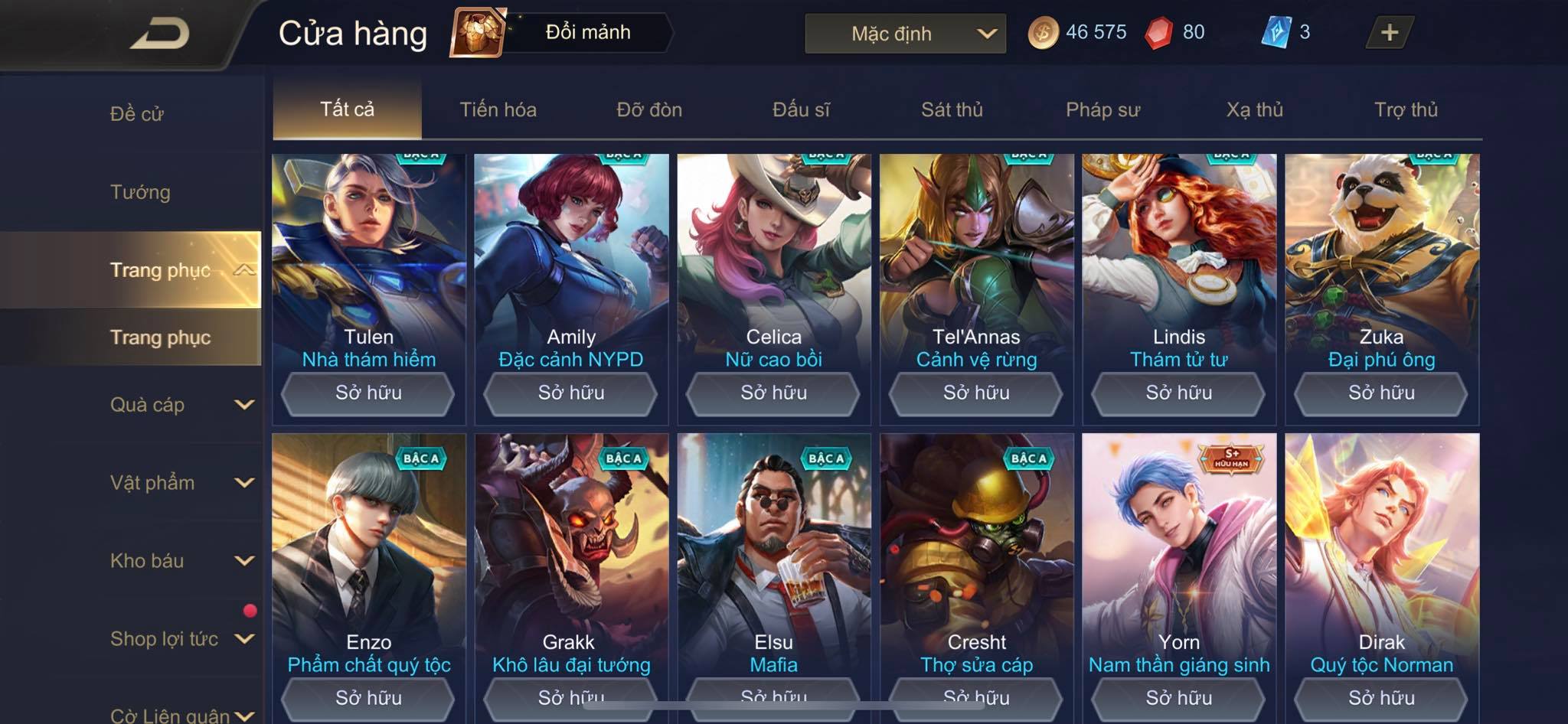1568x724 pixels.
Task: Choose the Pháp sư tab
Action: 1102,109
